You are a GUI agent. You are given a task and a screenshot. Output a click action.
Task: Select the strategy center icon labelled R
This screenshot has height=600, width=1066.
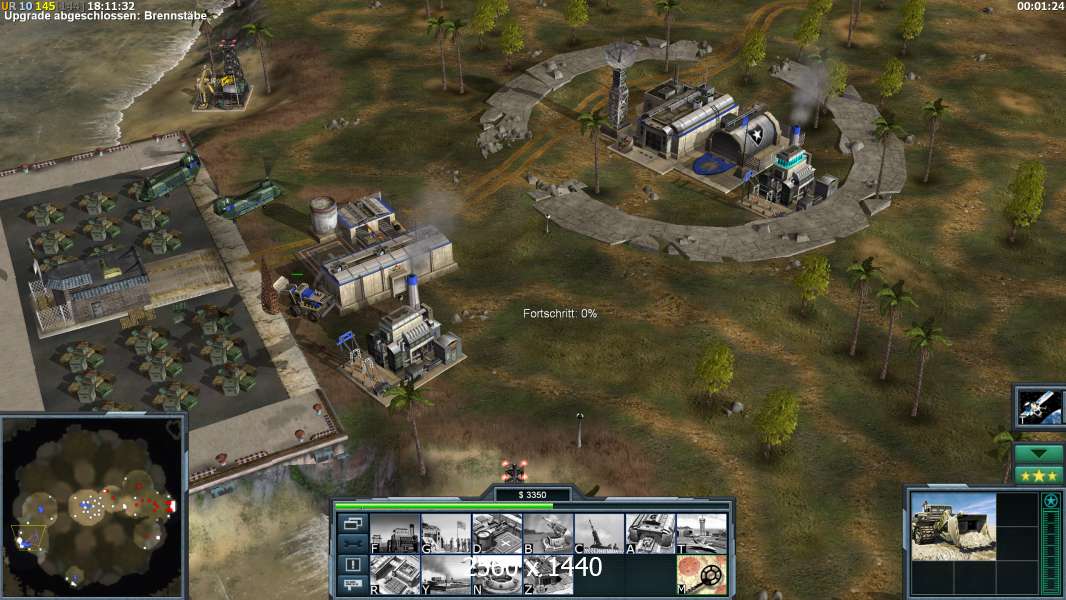(395, 574)
